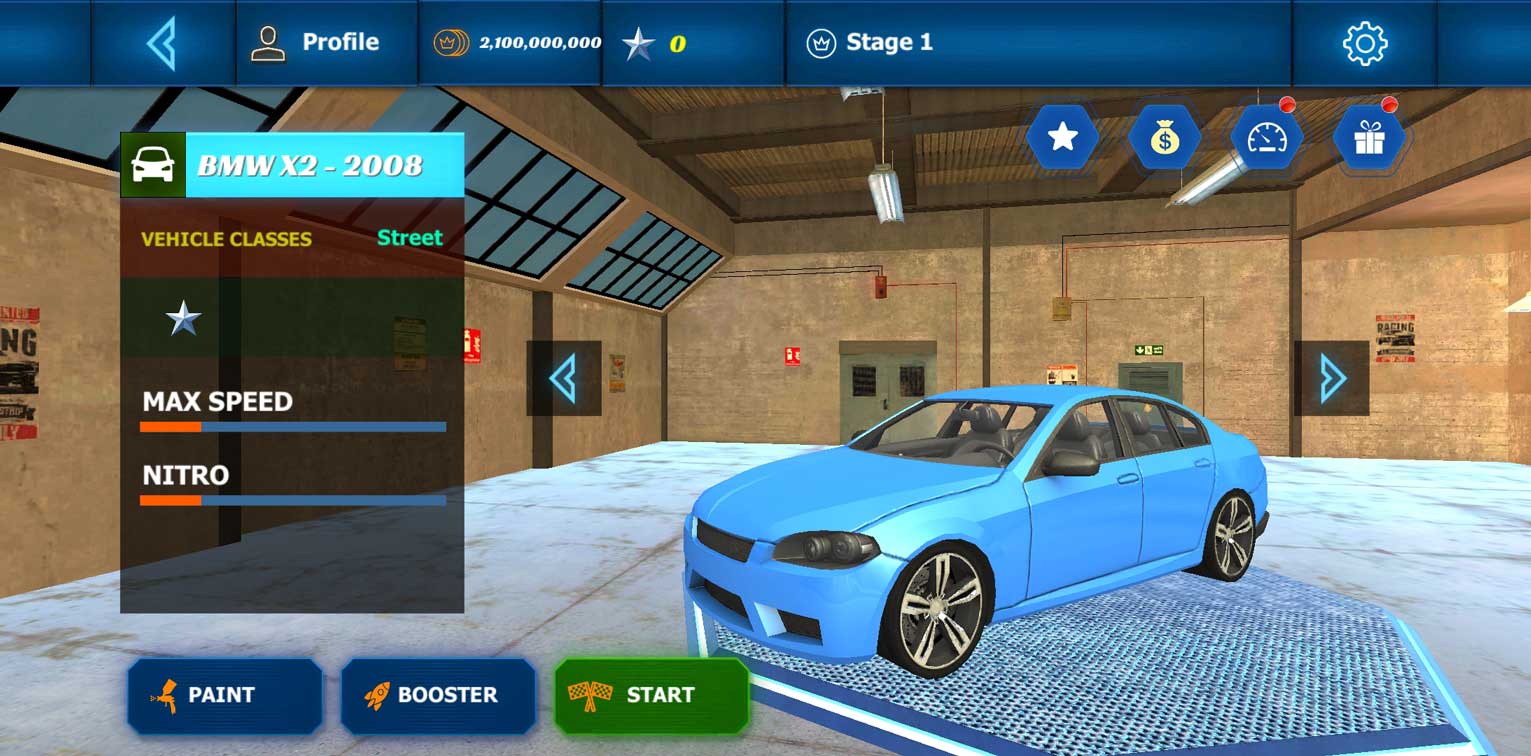
Task: Tap the gold coin balance
Action: coord(517,43)
